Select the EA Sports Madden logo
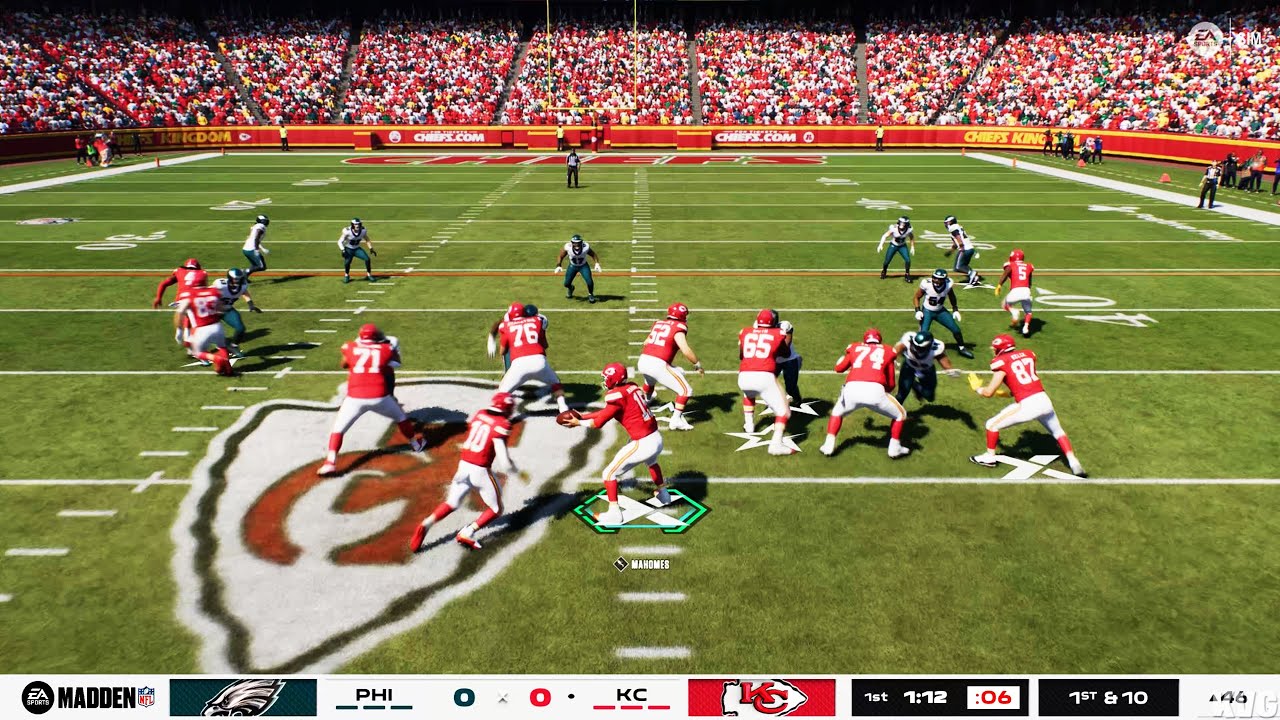This screenshot has height=720, width=1280. click(82, 696)
